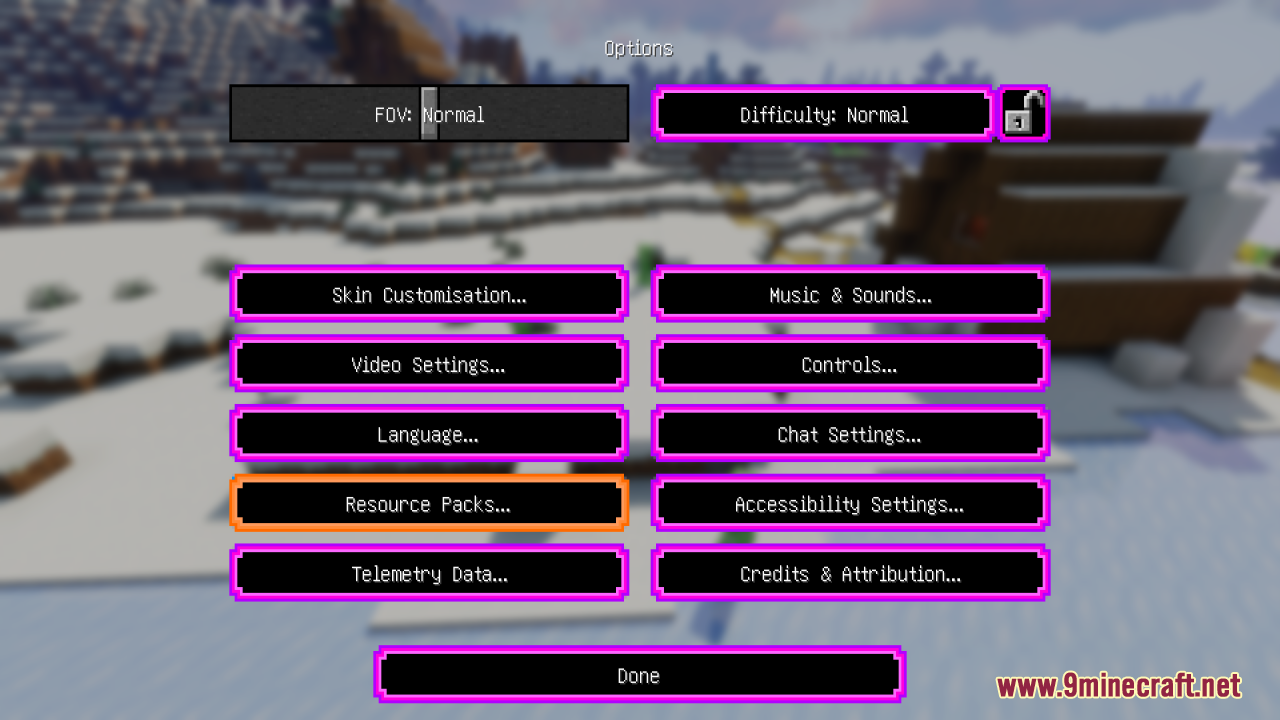The image size is (1280, 720).
Task: Open the Controls screen
Action: [x=849, y=364]
